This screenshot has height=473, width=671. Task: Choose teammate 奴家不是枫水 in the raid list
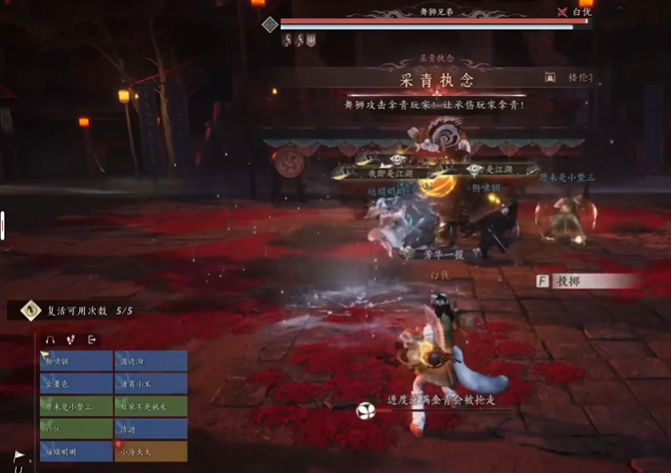pyautogui.click(x=151, y=406)
